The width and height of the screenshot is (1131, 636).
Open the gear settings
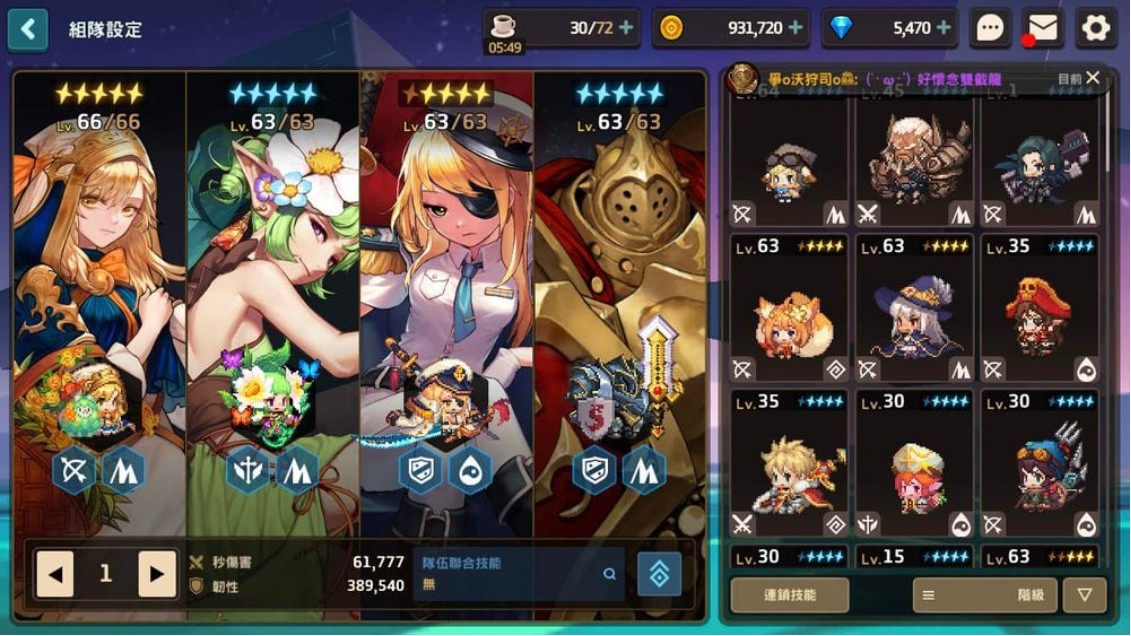coord(1096,28)
